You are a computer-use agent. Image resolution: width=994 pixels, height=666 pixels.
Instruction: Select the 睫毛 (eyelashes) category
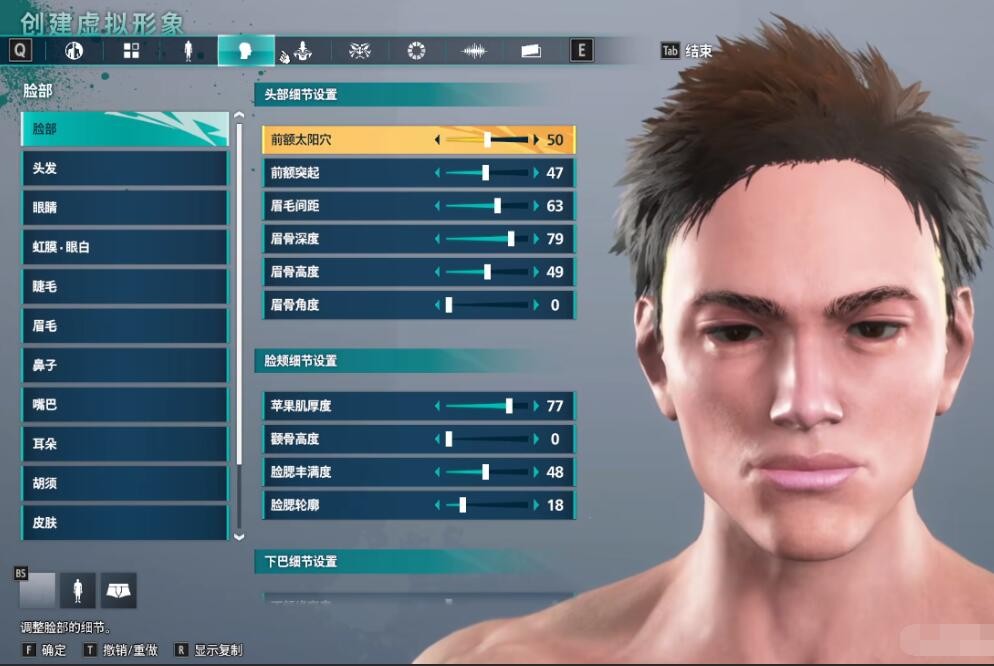tap(124, 286)
